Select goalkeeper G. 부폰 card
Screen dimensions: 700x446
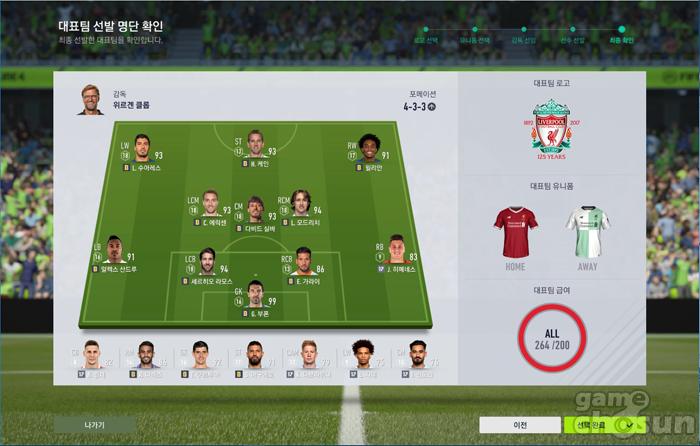254,299
